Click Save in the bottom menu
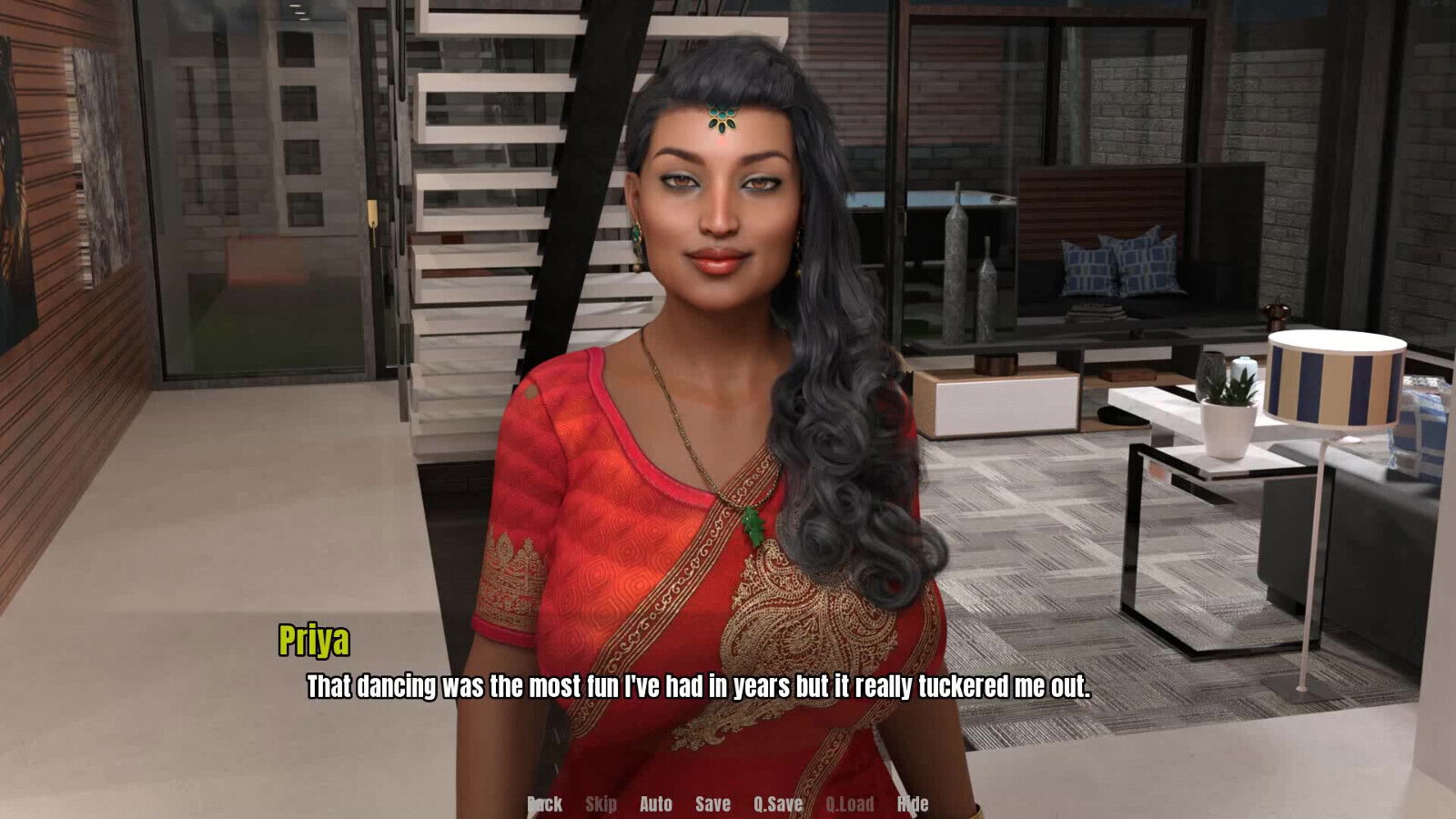Screen dimensions: 1456x819 tap(713, 804)
